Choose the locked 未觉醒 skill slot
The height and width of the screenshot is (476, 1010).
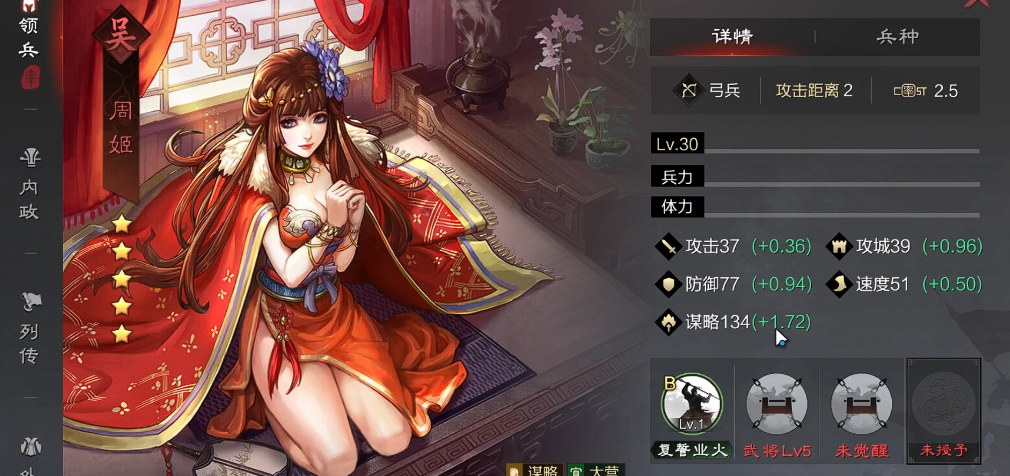tap(861, 403)
